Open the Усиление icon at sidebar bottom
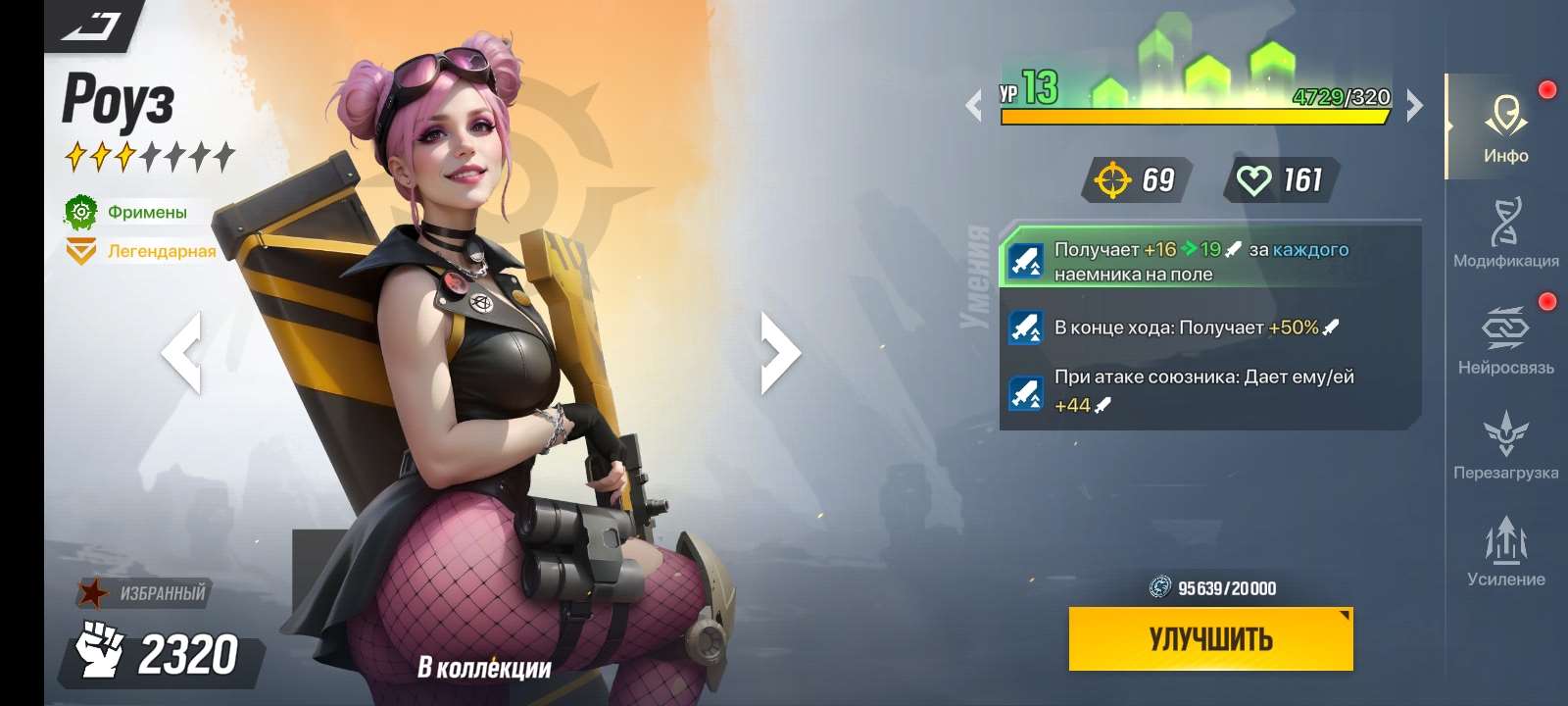Viewport: 1568px width, 706px height. click(1506, 539)
